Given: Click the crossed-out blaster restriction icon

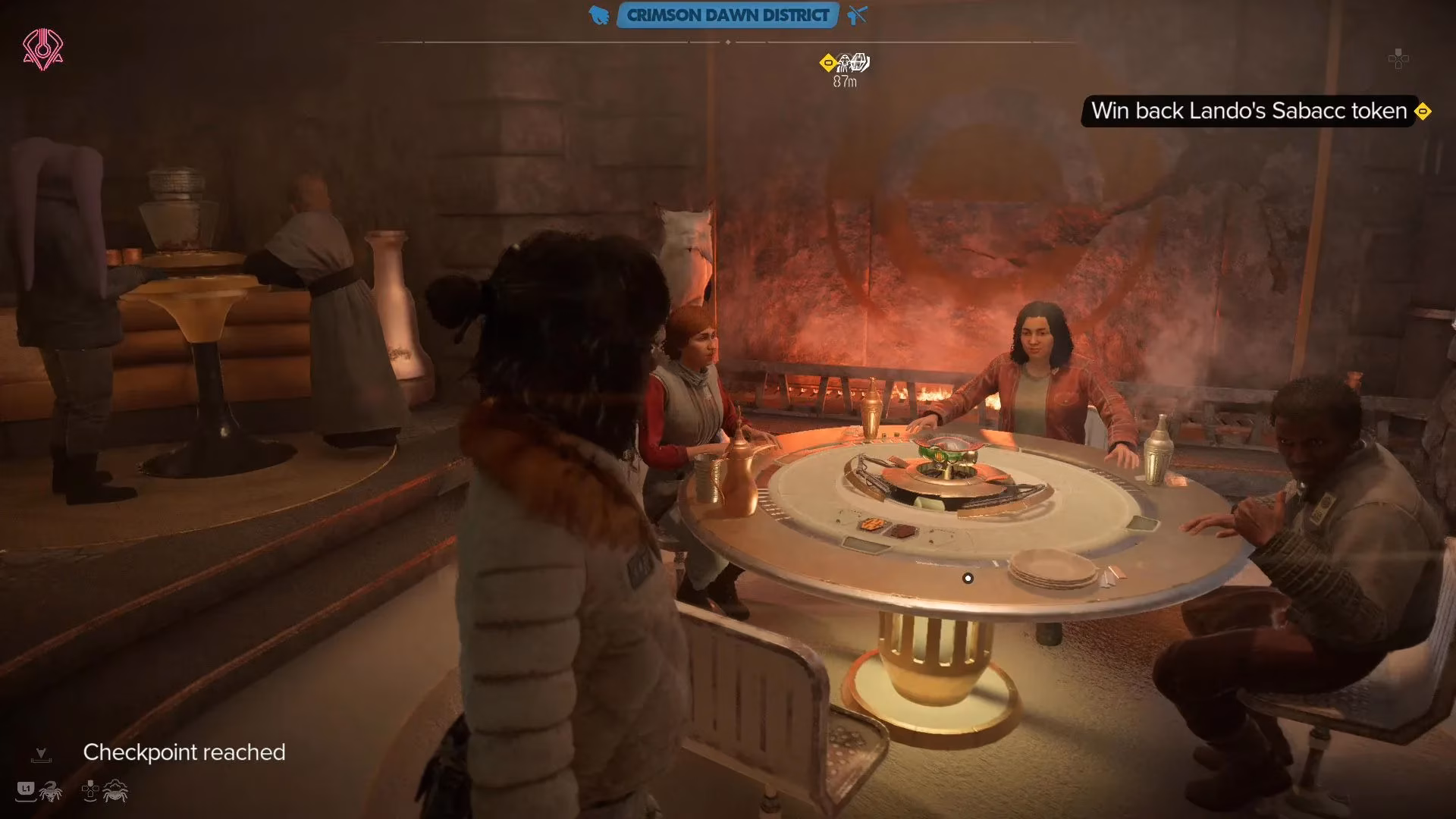Looking at the screenshot, I should pos(858,15).
